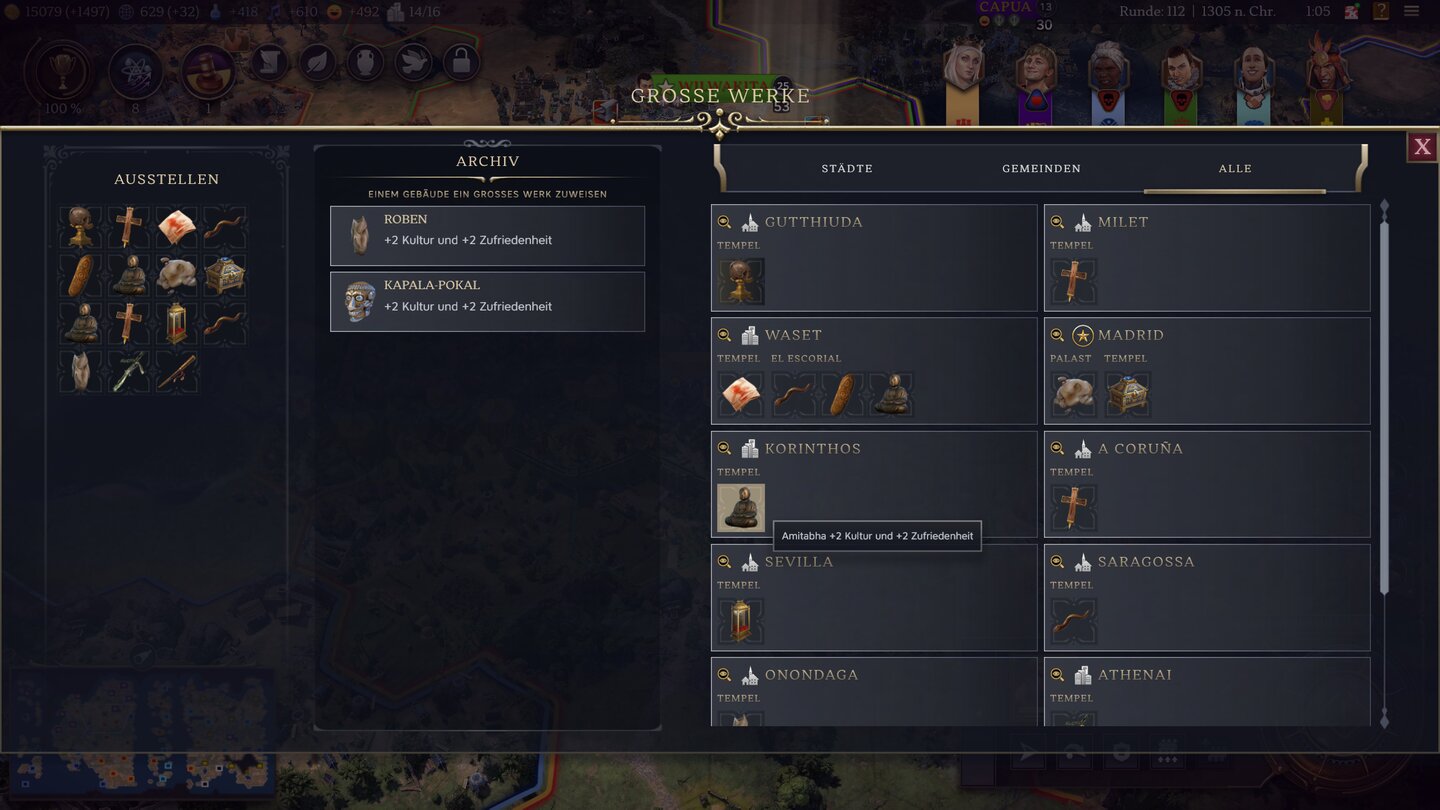The width and height of the screenshot is (1440, 810).
Task: Switch to the Gemeinden tab
Action: 1041,169
